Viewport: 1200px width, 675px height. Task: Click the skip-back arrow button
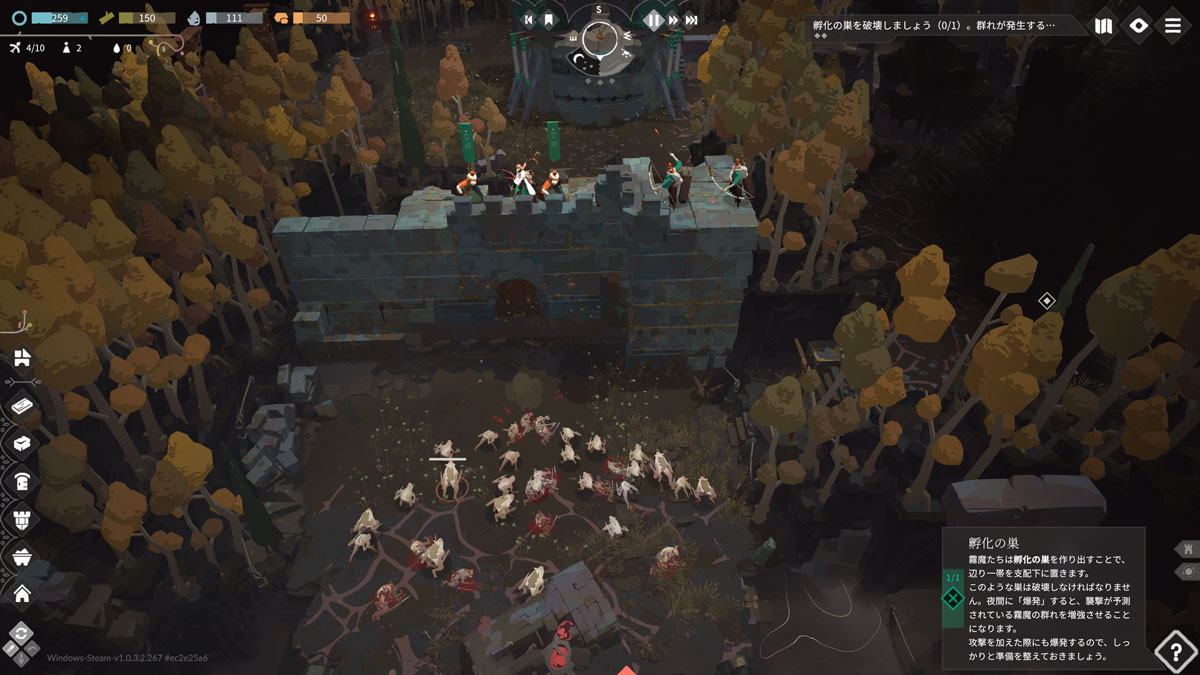click(x=529, y=19)
